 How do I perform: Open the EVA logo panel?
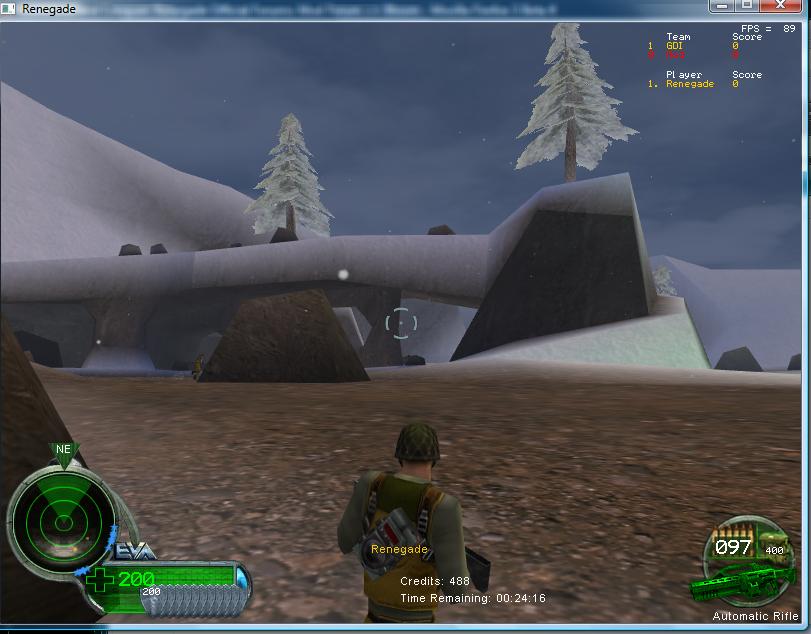tap(134, 549)
